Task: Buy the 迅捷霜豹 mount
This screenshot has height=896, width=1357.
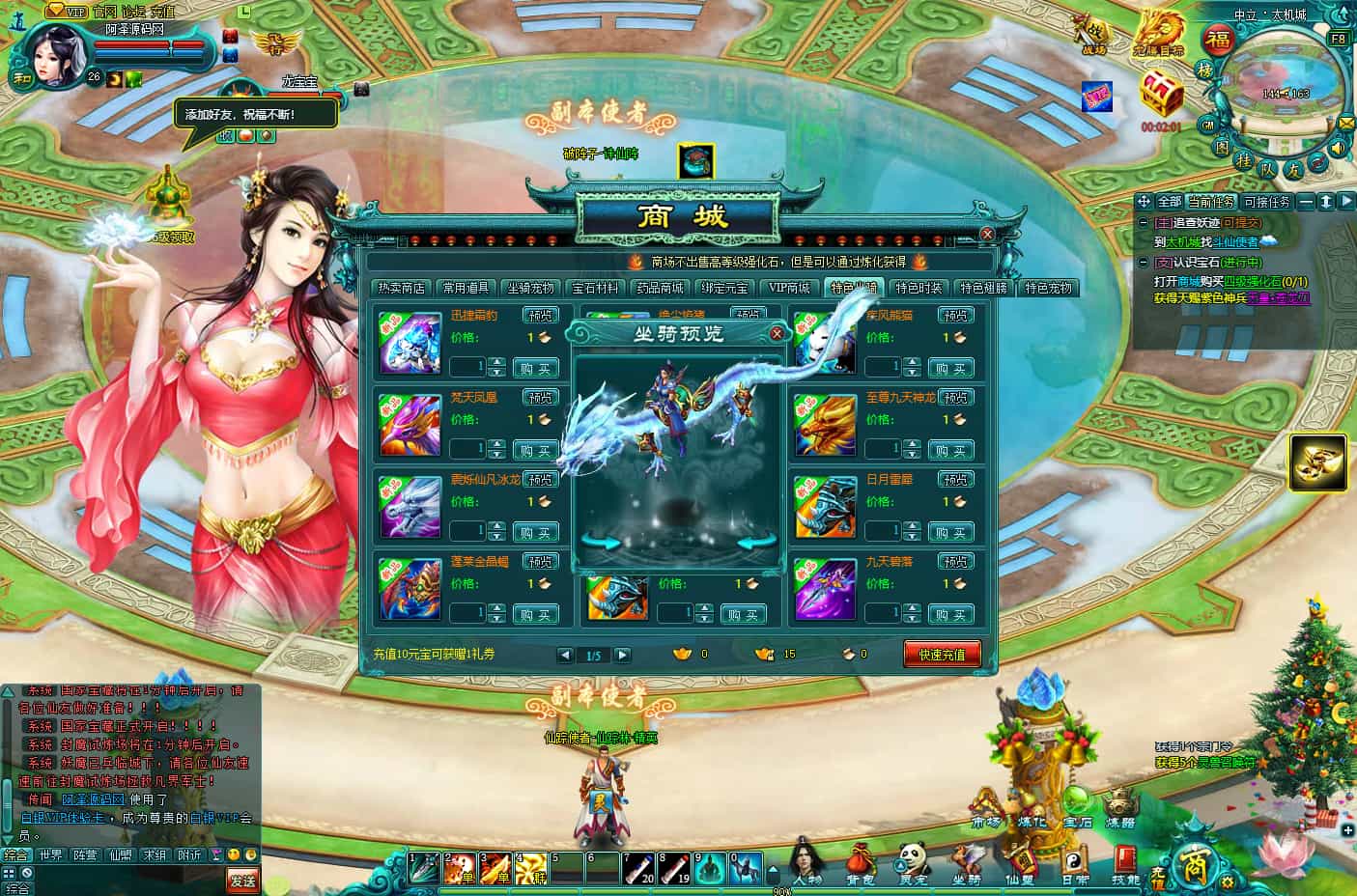Action: click(535, 368)
